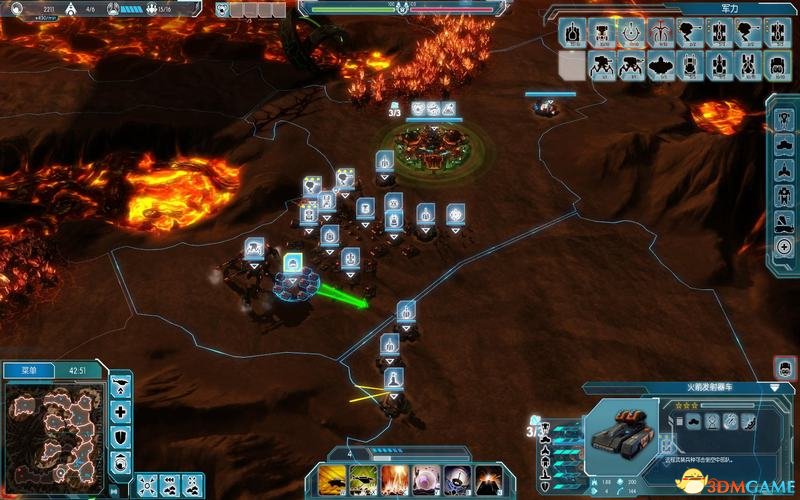Trigger the satellite dish ability

coord(458,479)
